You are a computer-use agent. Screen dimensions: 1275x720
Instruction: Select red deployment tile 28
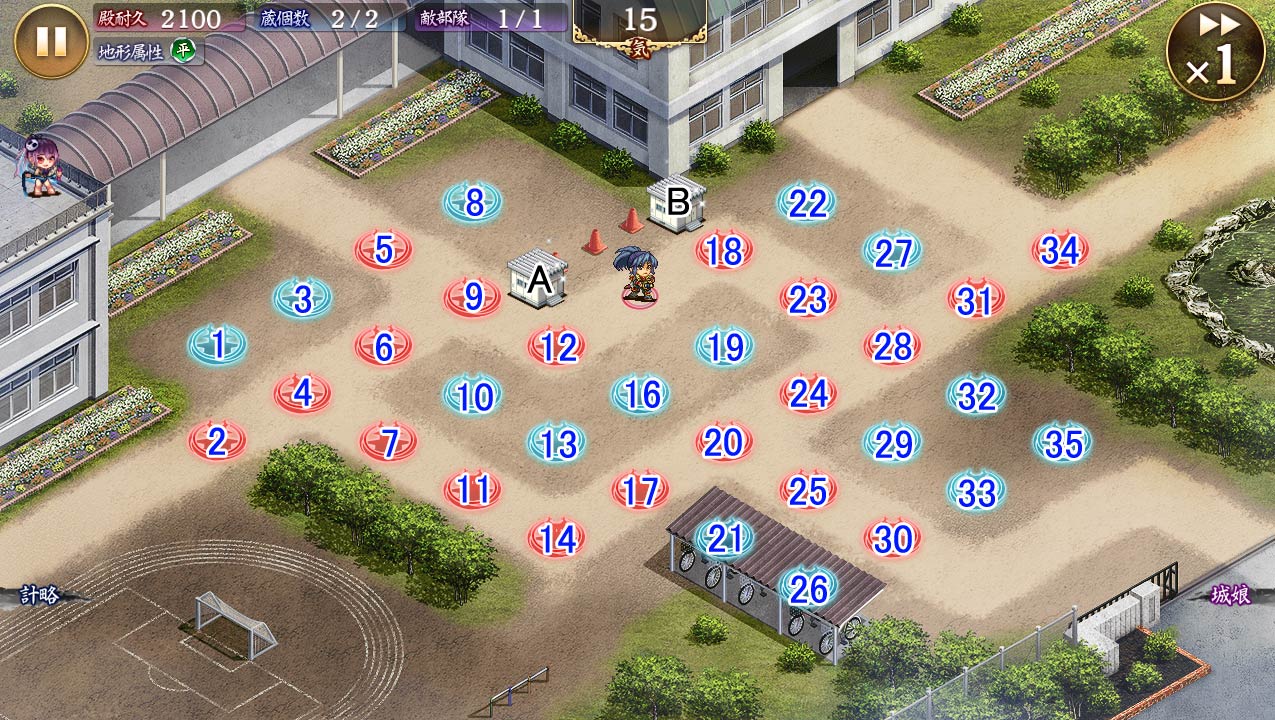pos(893,347)
